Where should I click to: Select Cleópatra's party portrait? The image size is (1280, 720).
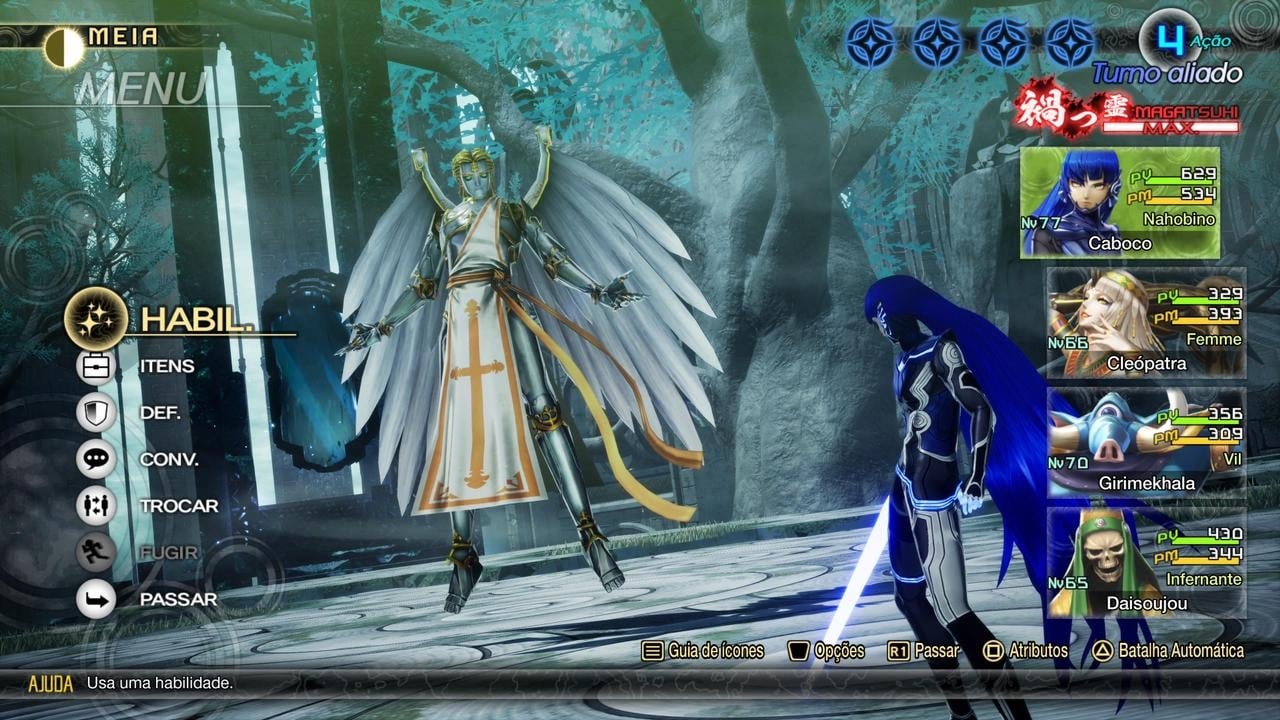[x=1145, y=322]
